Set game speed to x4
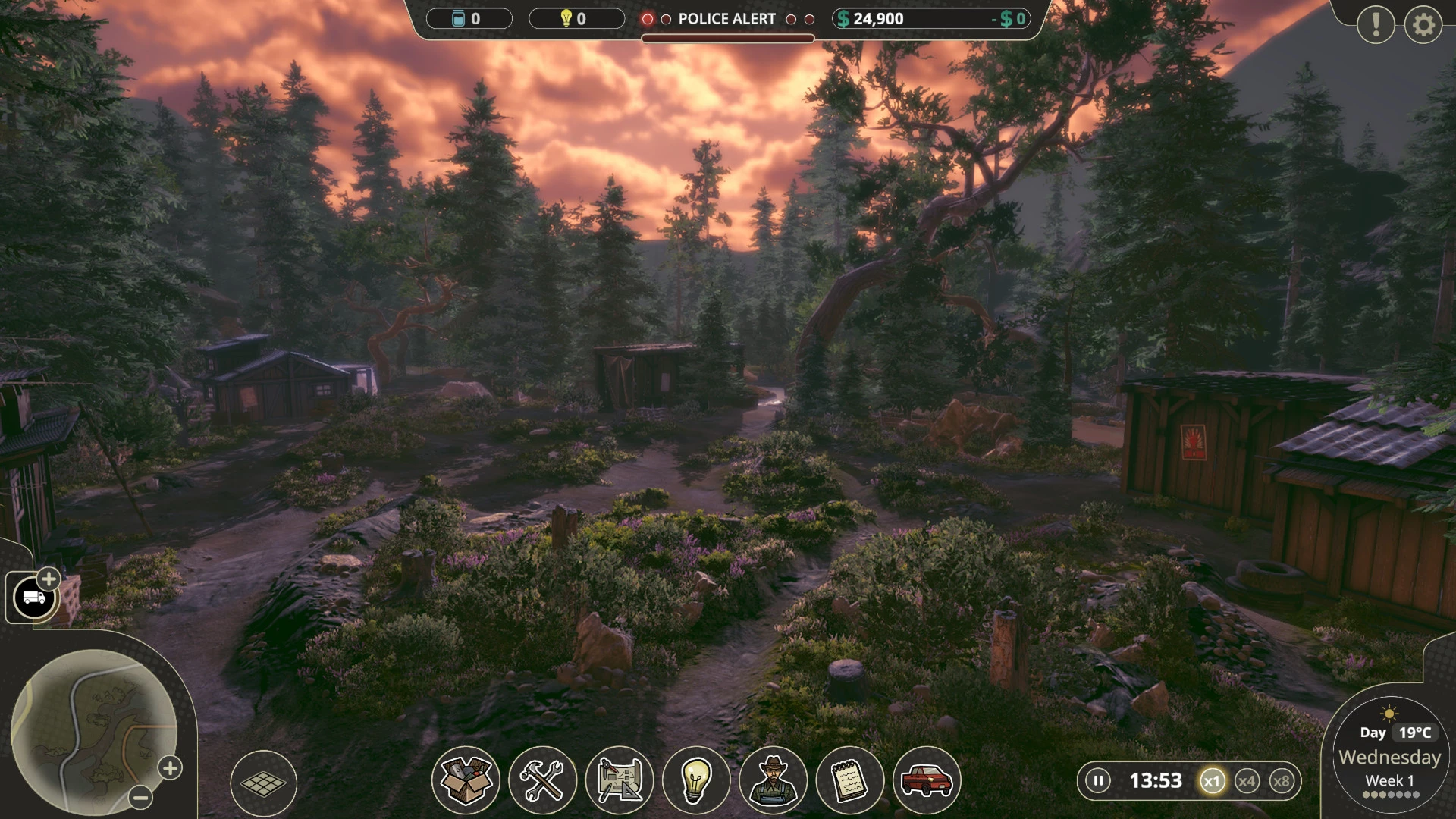1456x819 pixels. (x=1247, y=781)
